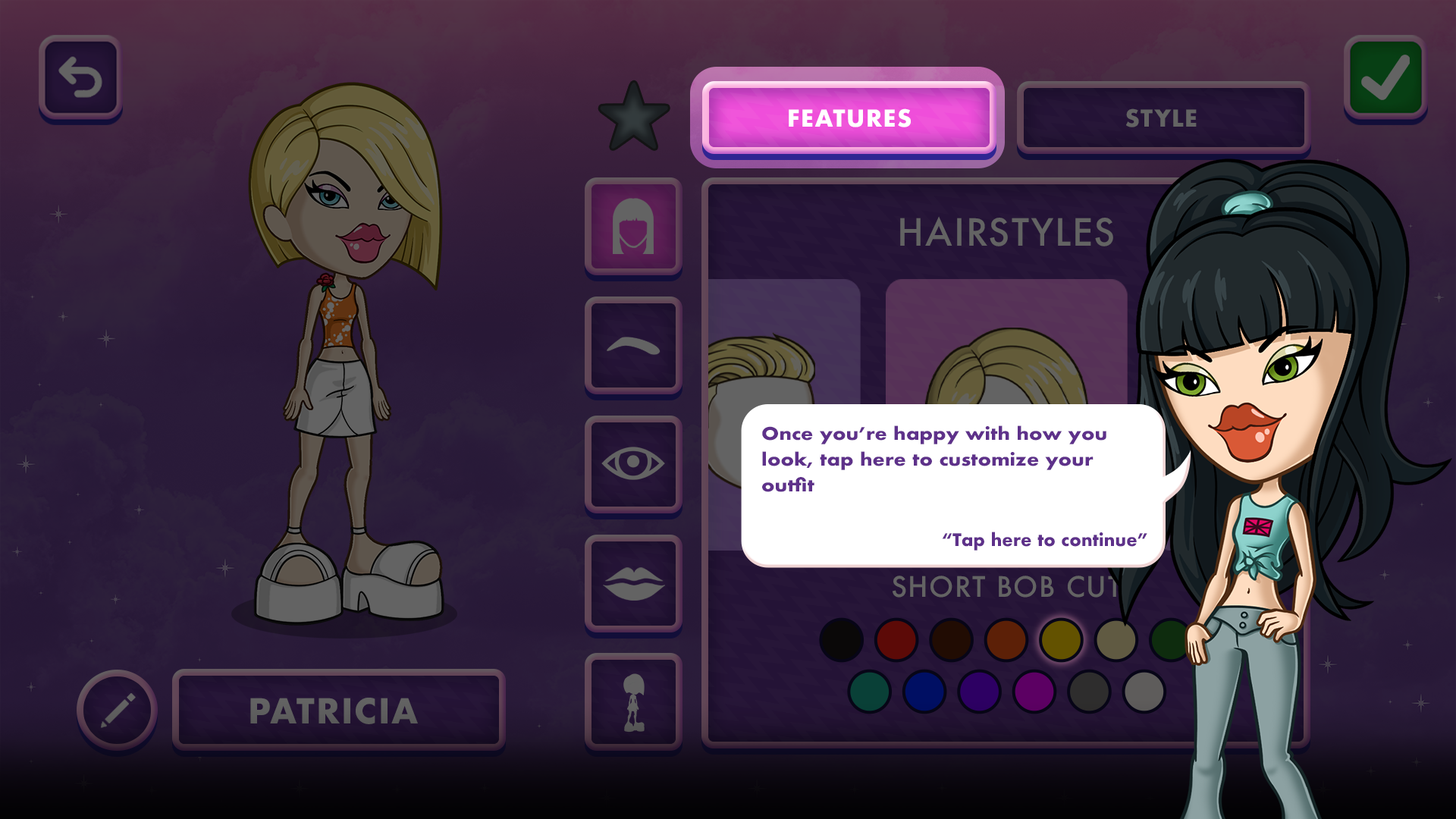Select the golden yellow hair color
1456x819 pixels.
[1061, 639]
